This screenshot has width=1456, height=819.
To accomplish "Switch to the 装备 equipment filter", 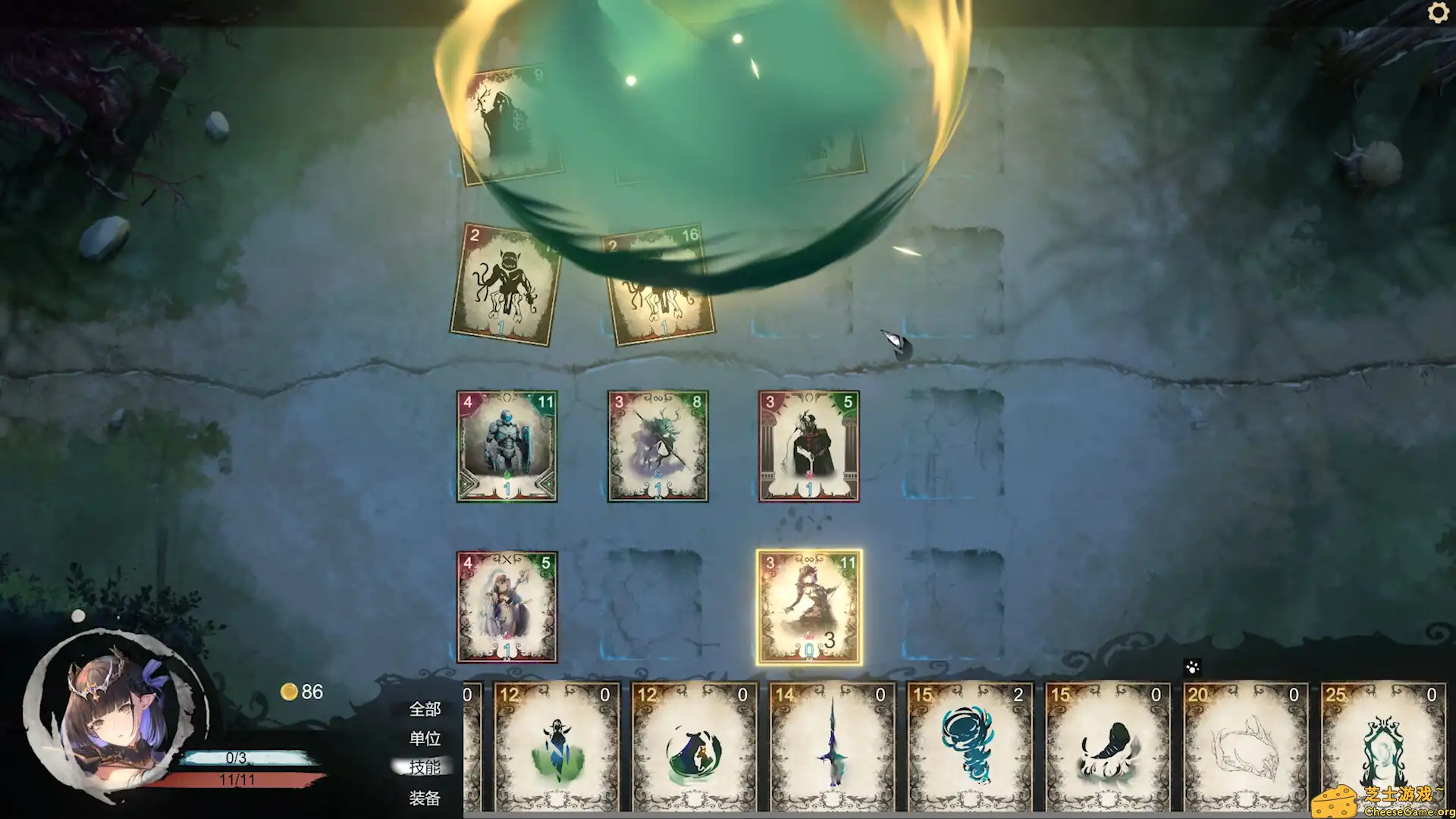I will 425,798.
